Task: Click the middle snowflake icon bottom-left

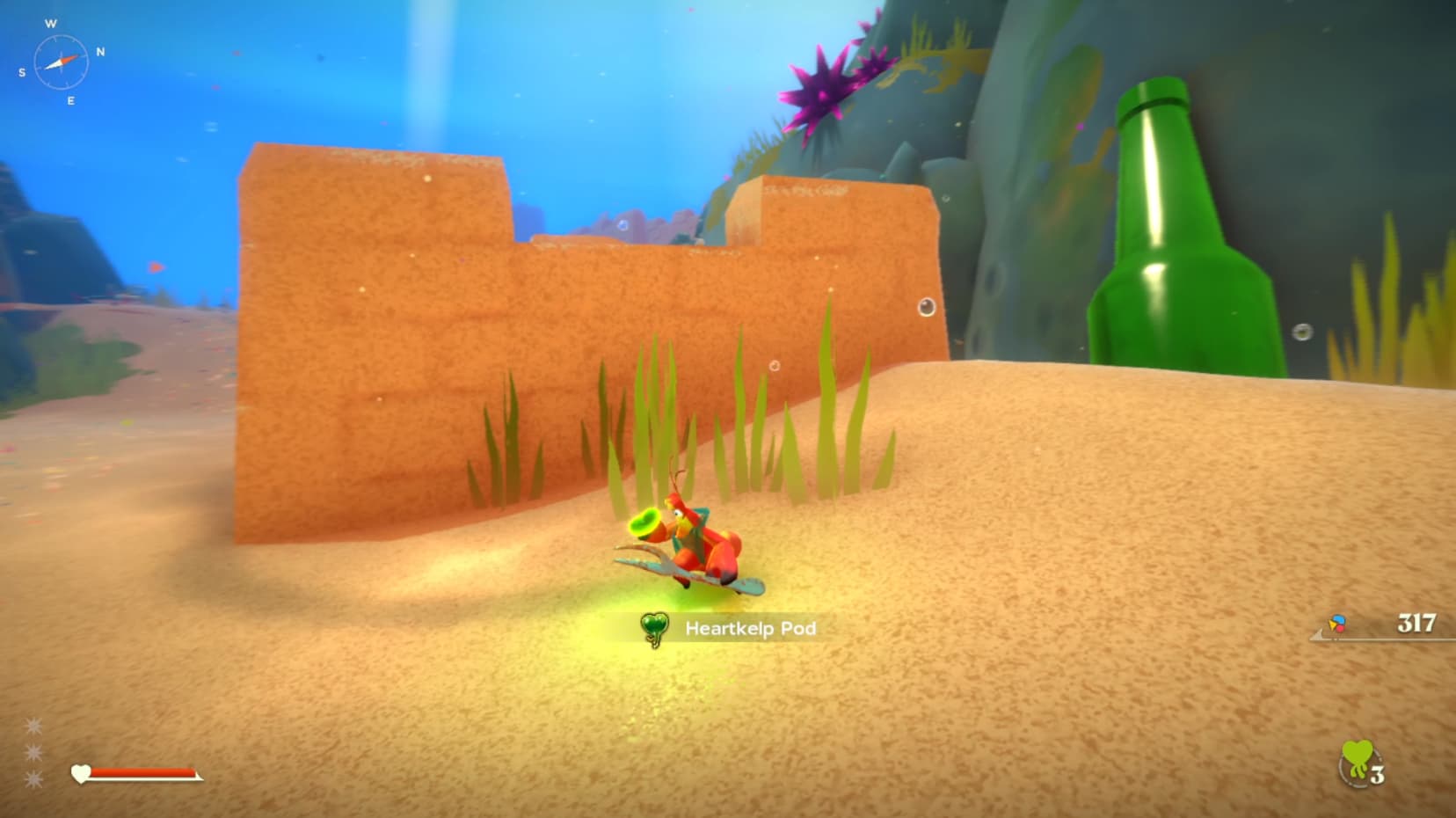Action: click(33, 752)
